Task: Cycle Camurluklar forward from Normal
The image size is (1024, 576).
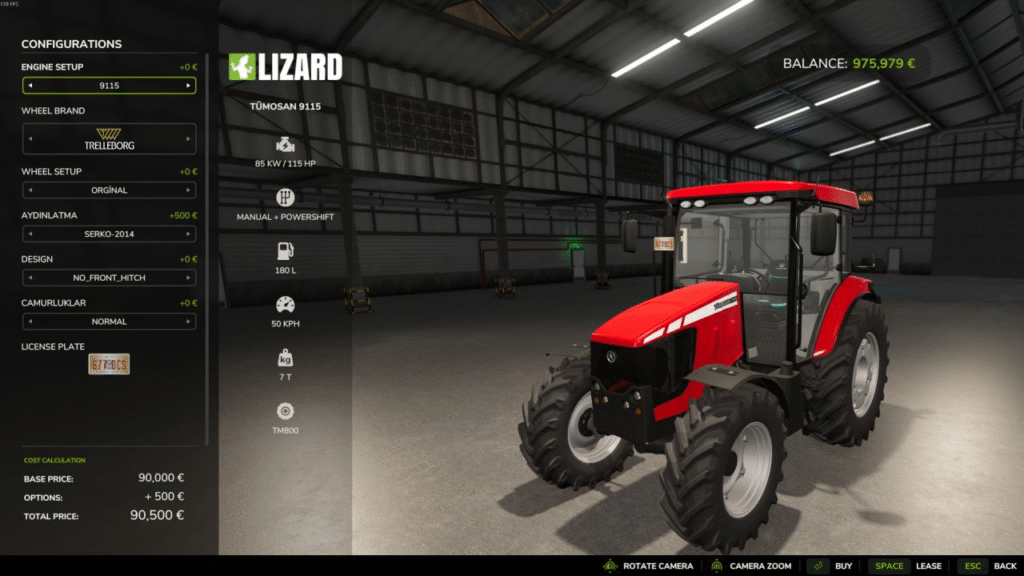Action: (188, 322)
